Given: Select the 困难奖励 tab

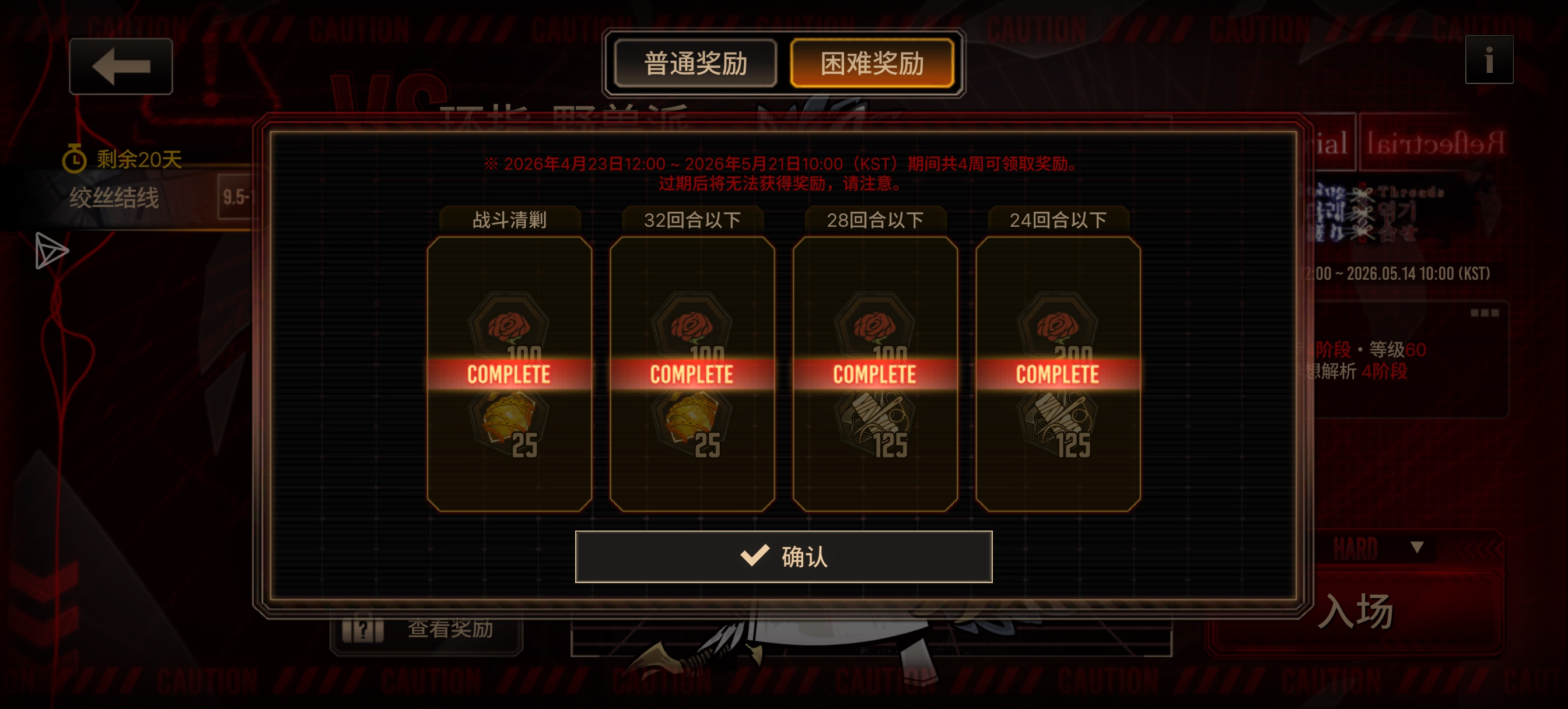Looking at the screenshot, I should tap(873, 63).
